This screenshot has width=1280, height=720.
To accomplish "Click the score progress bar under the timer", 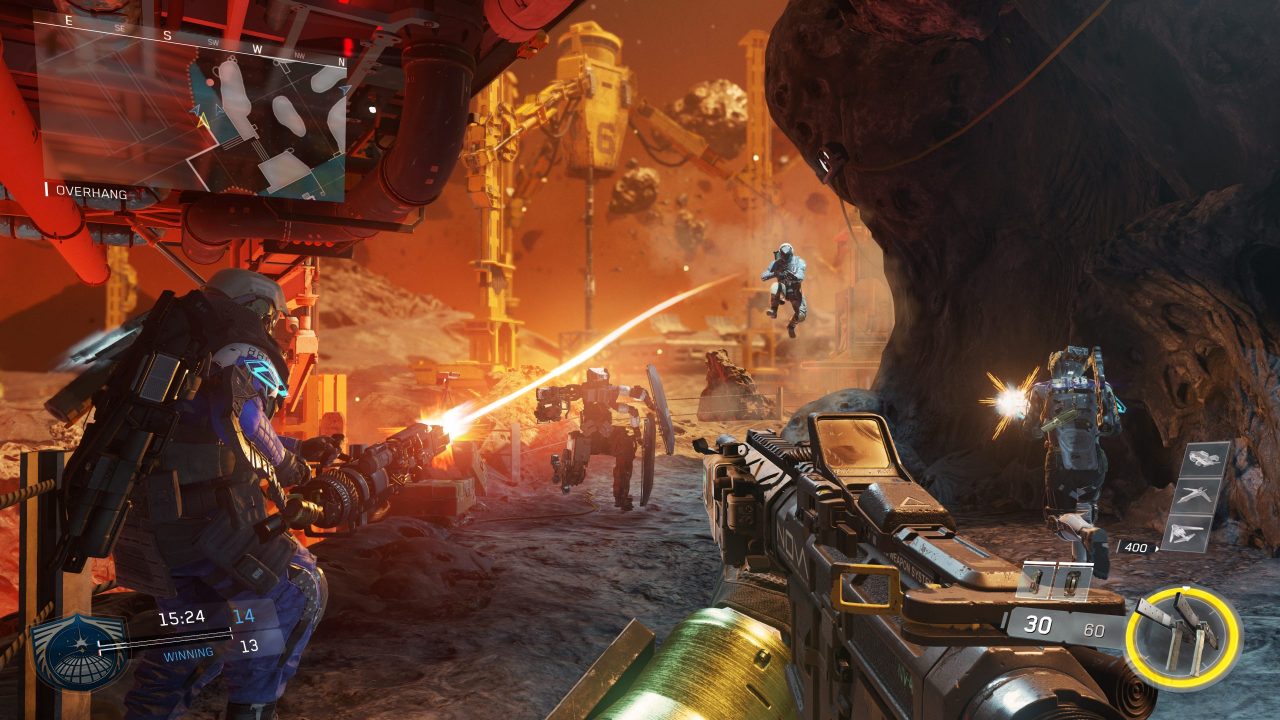I will 166,636.
